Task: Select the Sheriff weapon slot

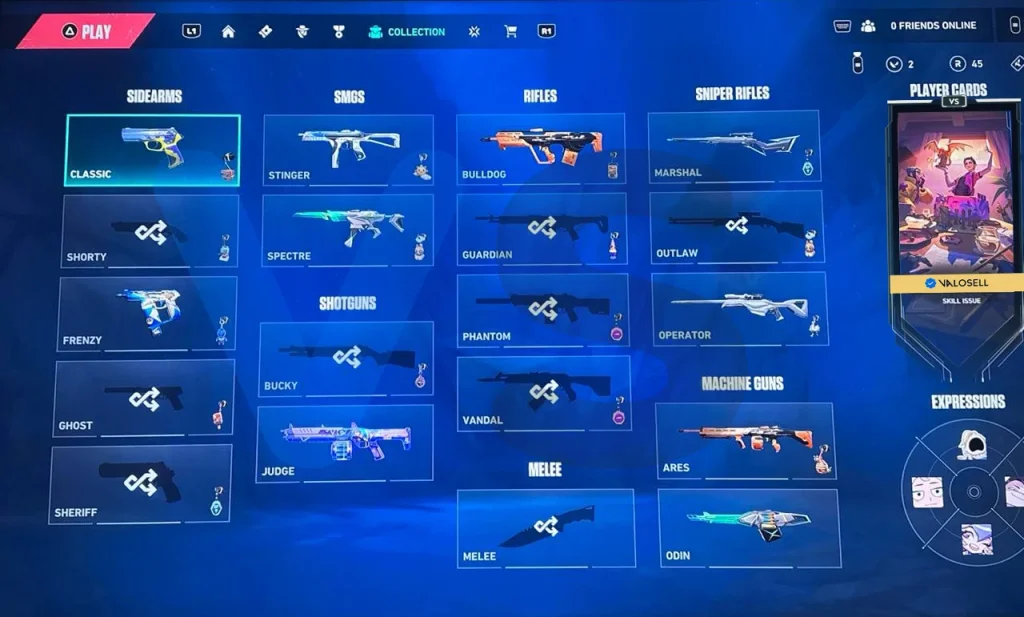Action: [140, 485]
